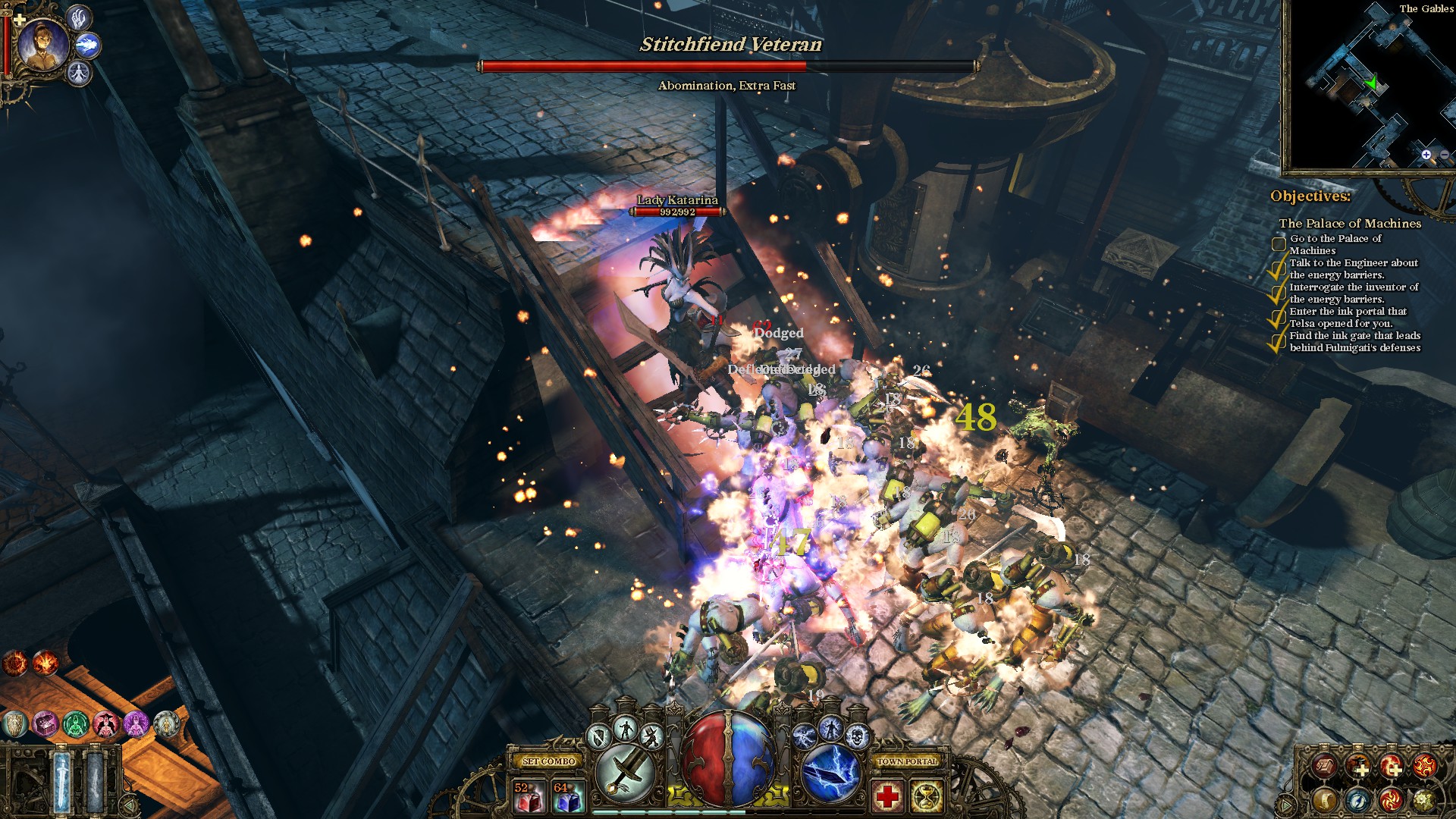The height and width of the screenshot is (819, 1456).
Task: Trigger the golden hourglass ability
Action: coord(927,796)
